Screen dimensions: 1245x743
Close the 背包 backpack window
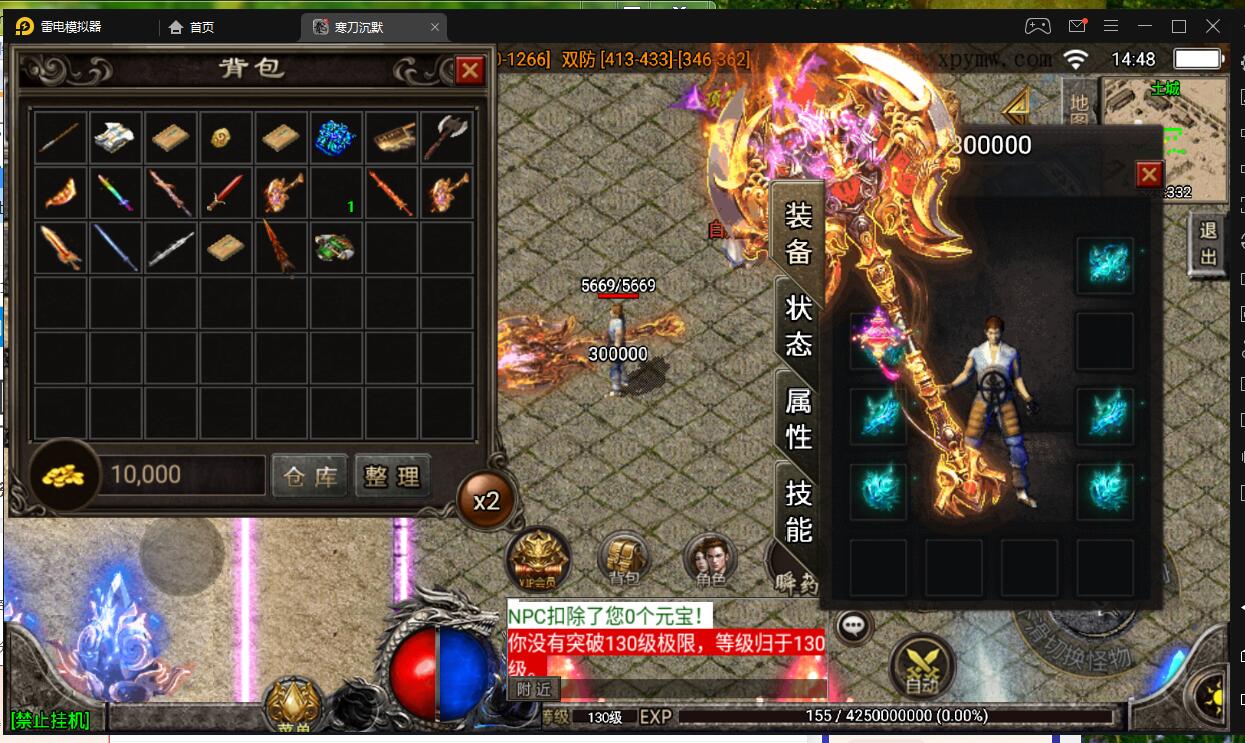tap(469, 69)
